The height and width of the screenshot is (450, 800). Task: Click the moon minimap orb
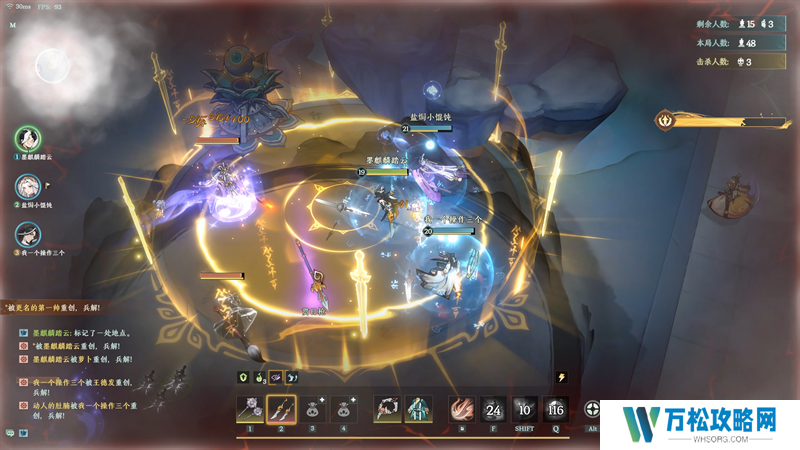tap(50, 66)
